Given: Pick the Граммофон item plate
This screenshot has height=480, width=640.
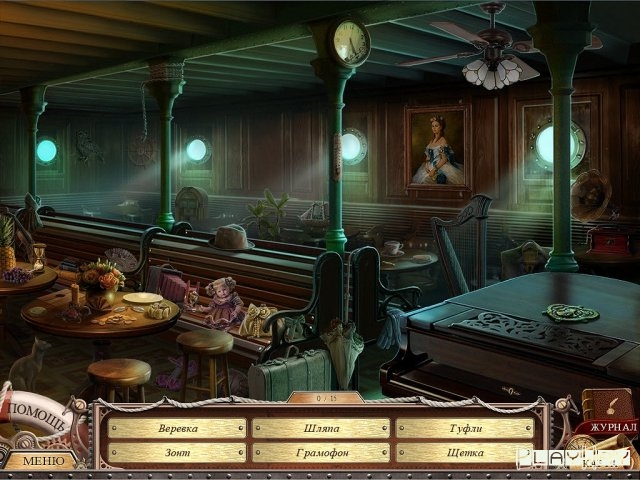Looking at the screenshot, I should 320,453.
